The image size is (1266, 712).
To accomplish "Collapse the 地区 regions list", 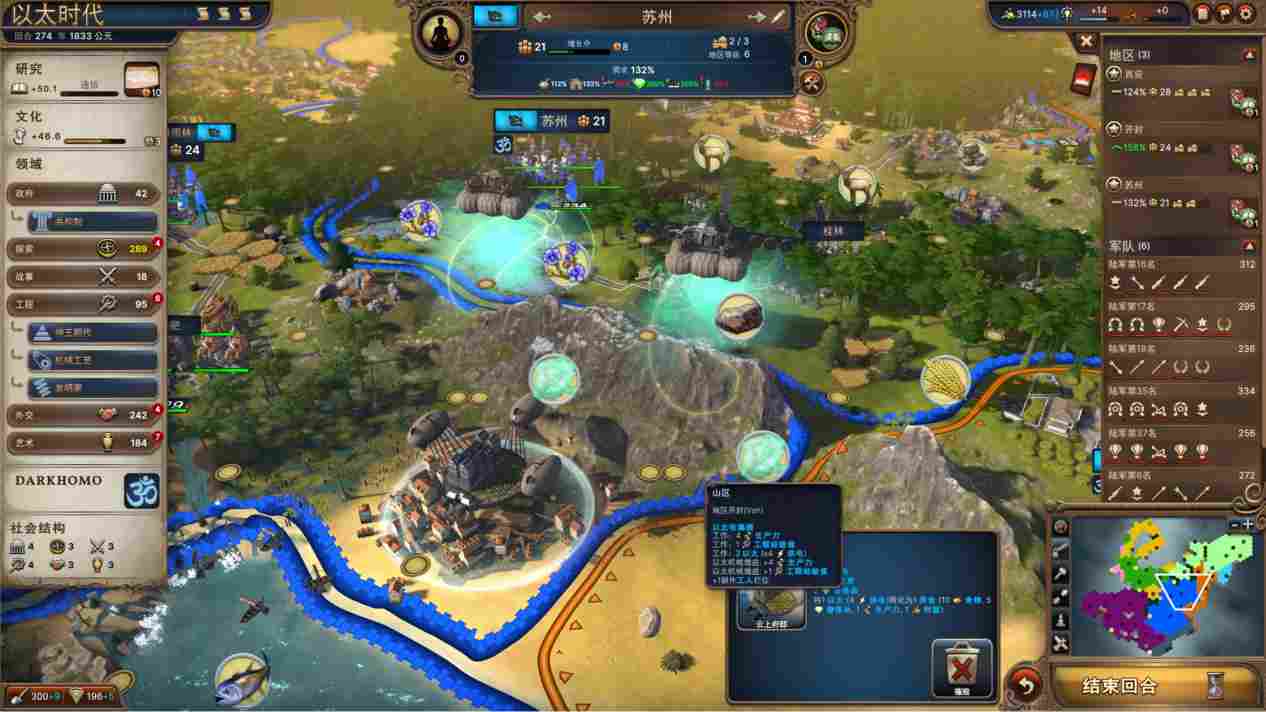I will click(1248, 55).
